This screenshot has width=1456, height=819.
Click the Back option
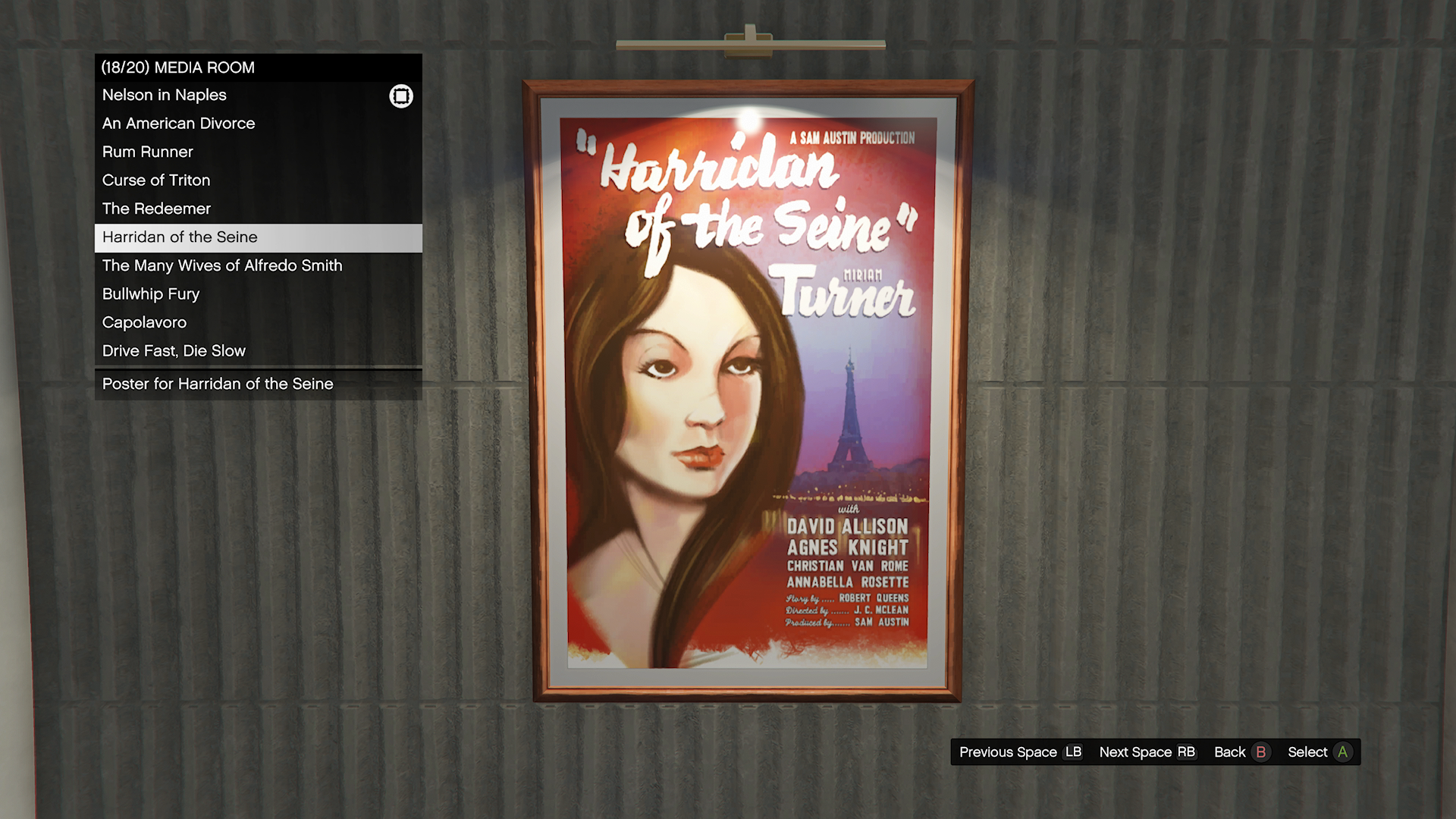(1240, 752)
